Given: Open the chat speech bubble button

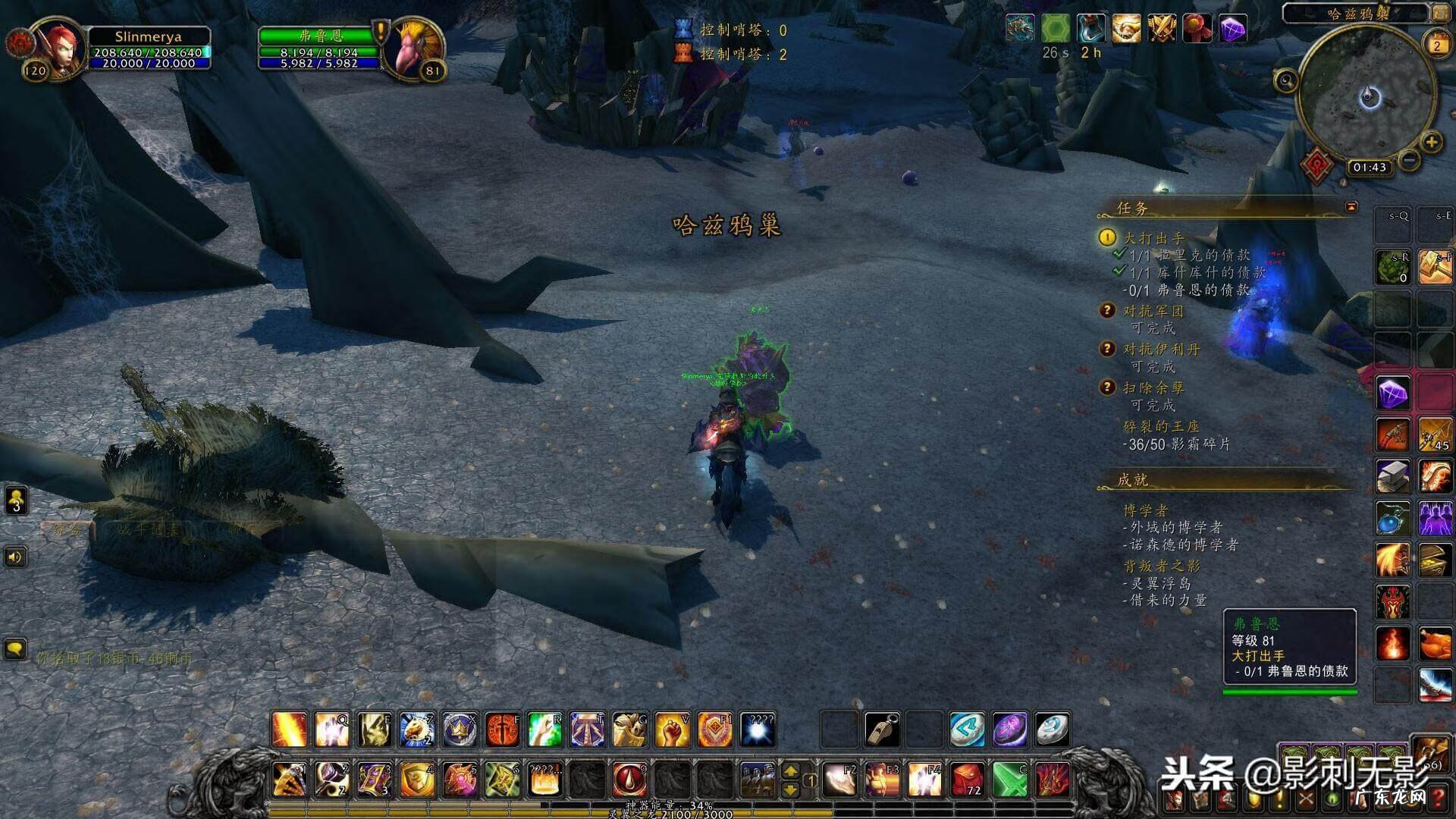Looking at the screenshot, I should (15, 649).
